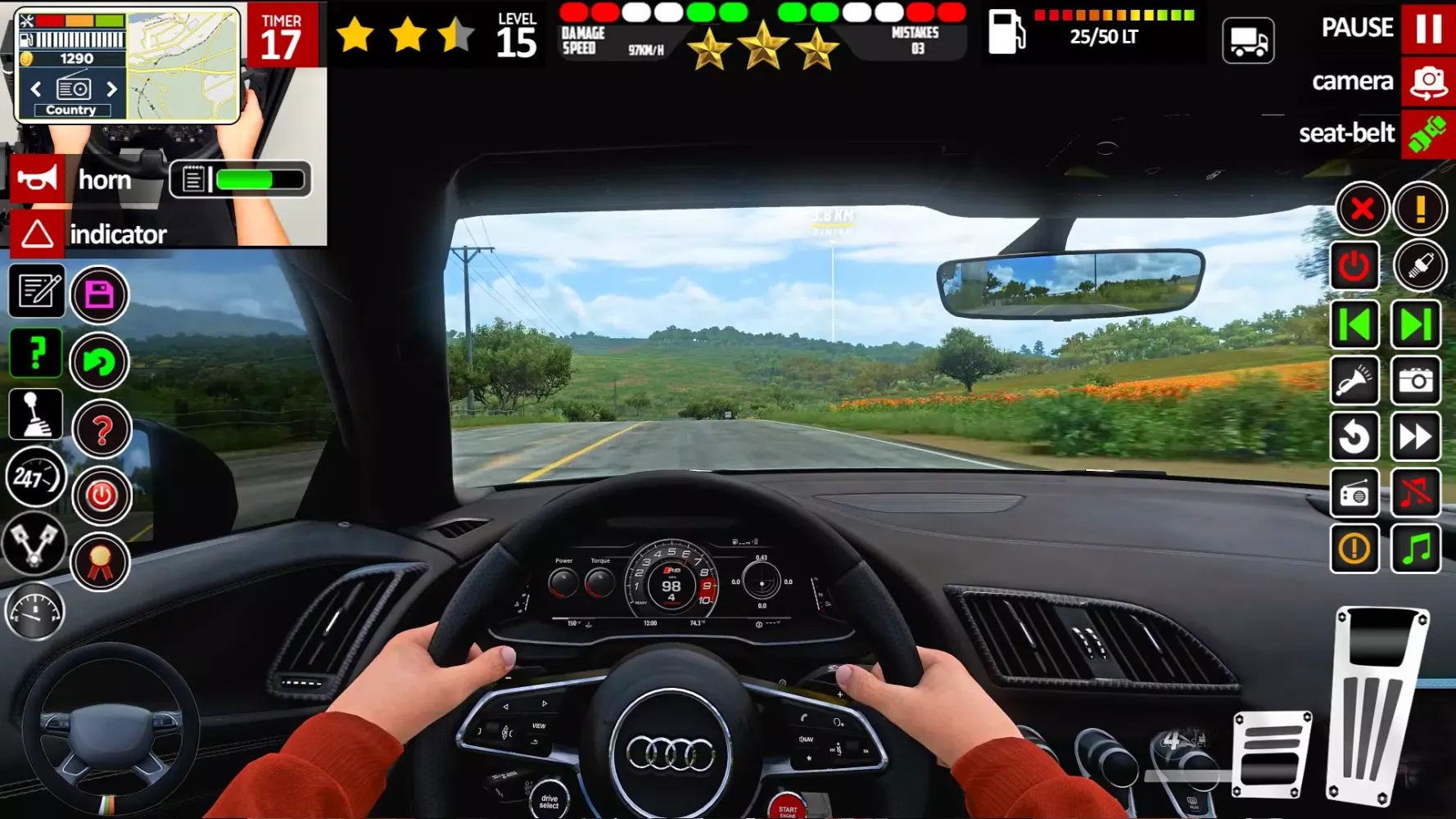The image size is (1456, 819).
Task: Pause the game with the red button
Action: 1428,28
